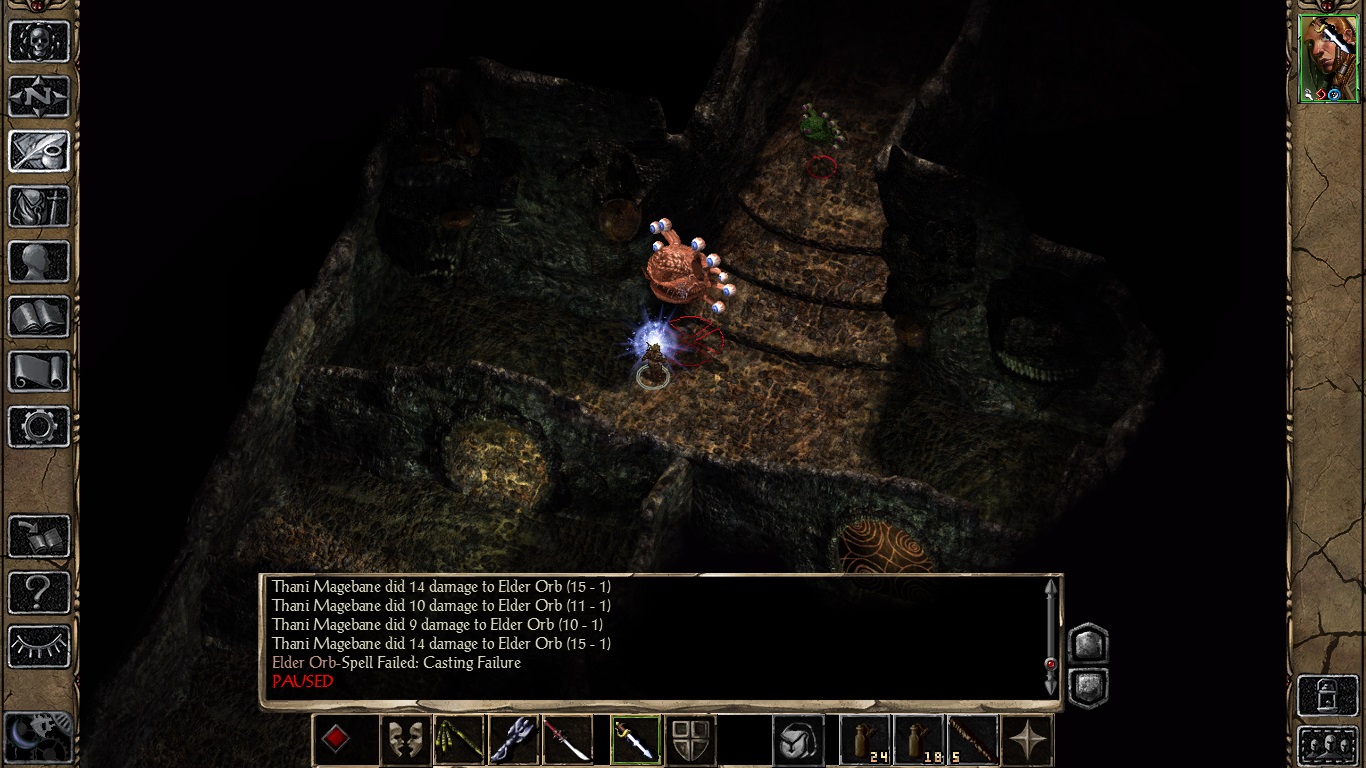Click the skull button on the sidebar
Screen dimensions: 1366x768
(39, 41)
